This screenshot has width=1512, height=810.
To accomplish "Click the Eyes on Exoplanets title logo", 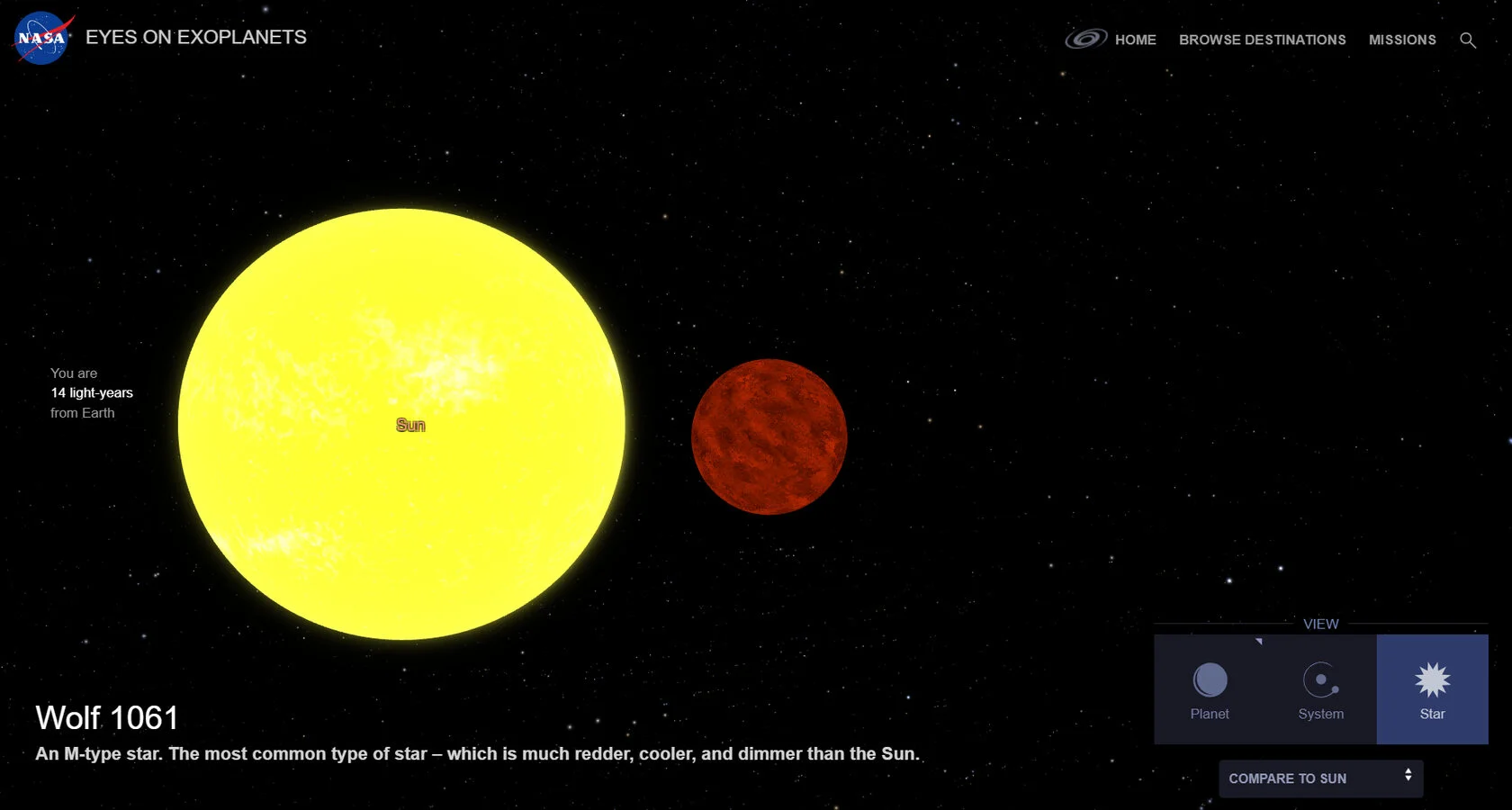I will [196, 37].
